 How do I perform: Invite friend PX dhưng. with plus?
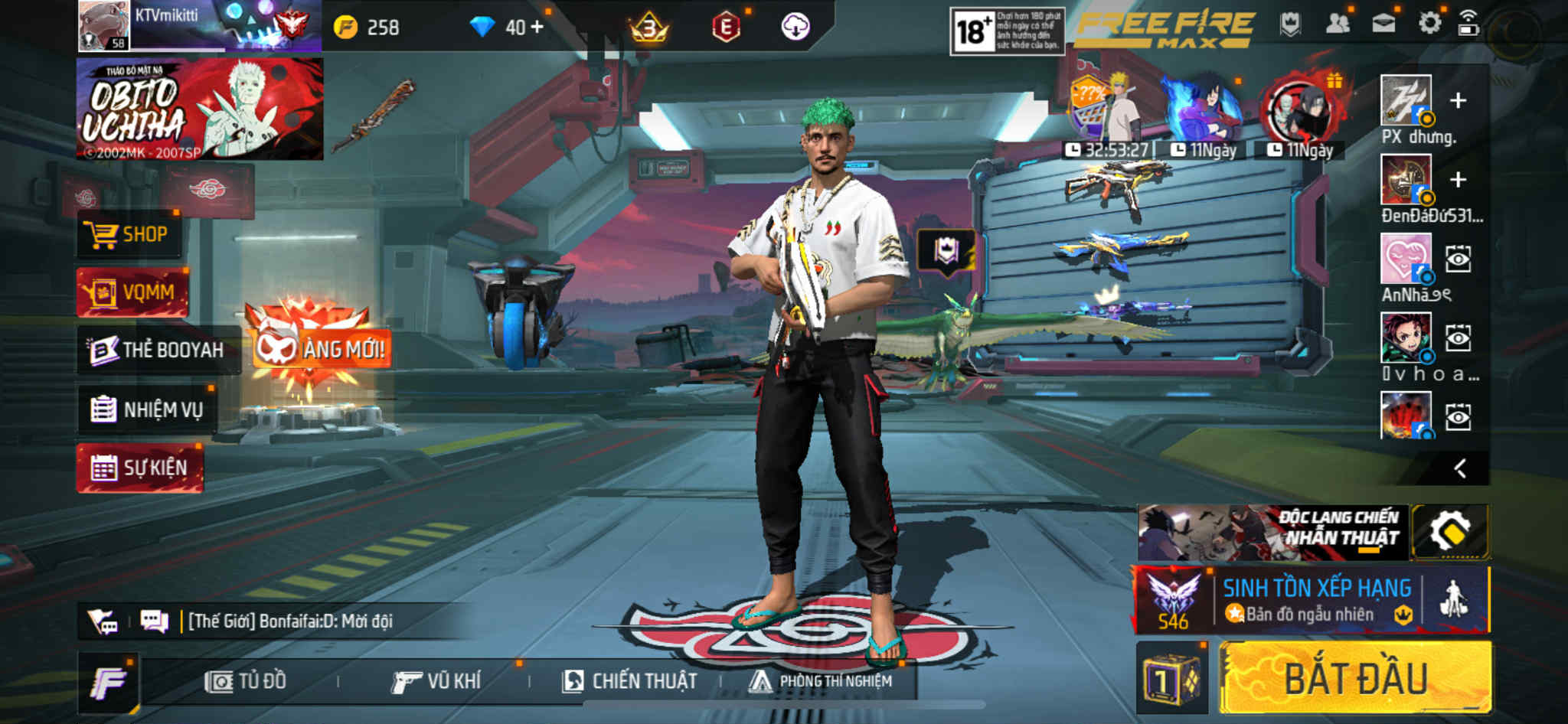[x=1458, y=101]
